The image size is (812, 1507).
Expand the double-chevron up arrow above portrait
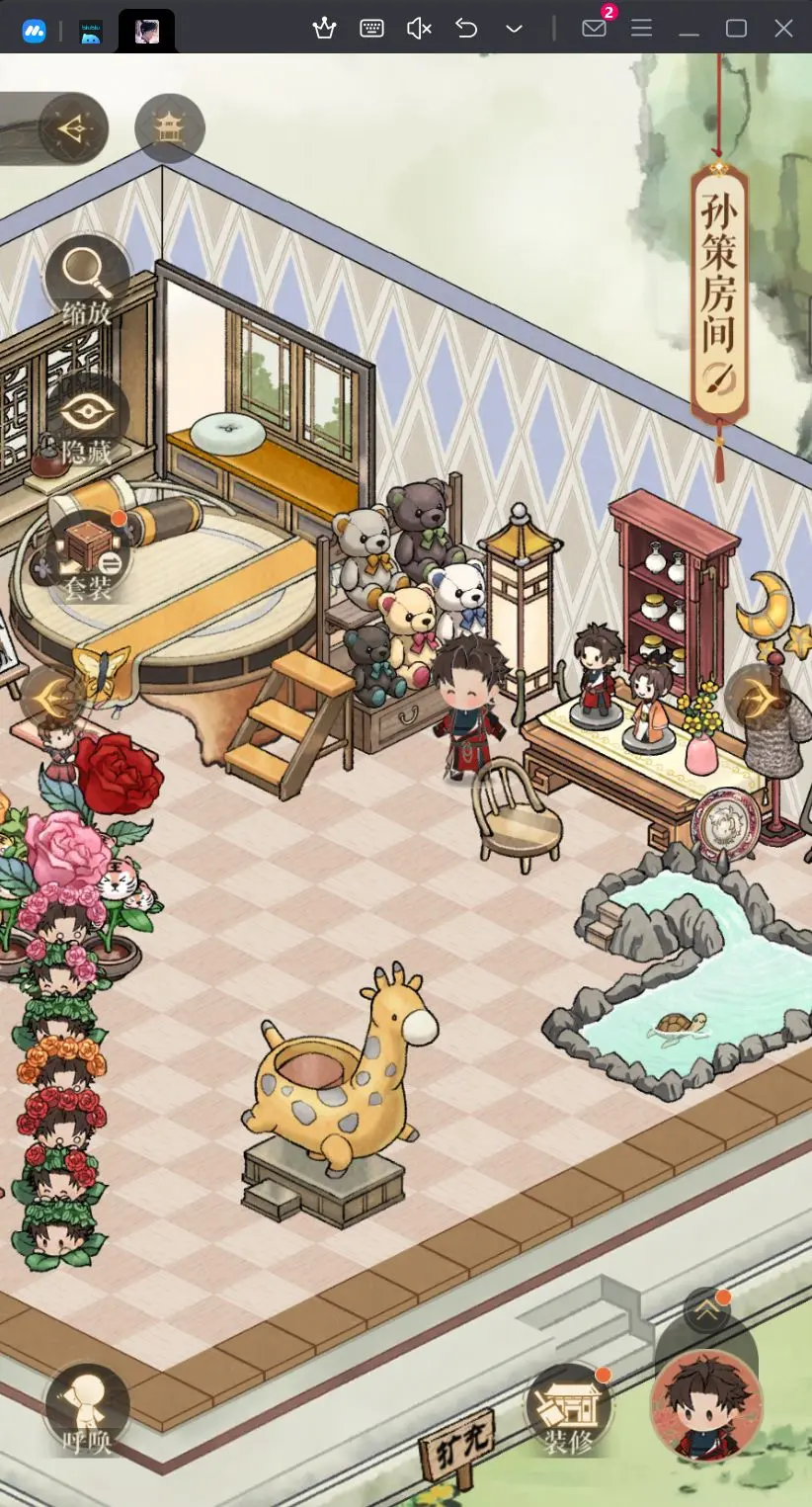click(x=706, y=1310)
